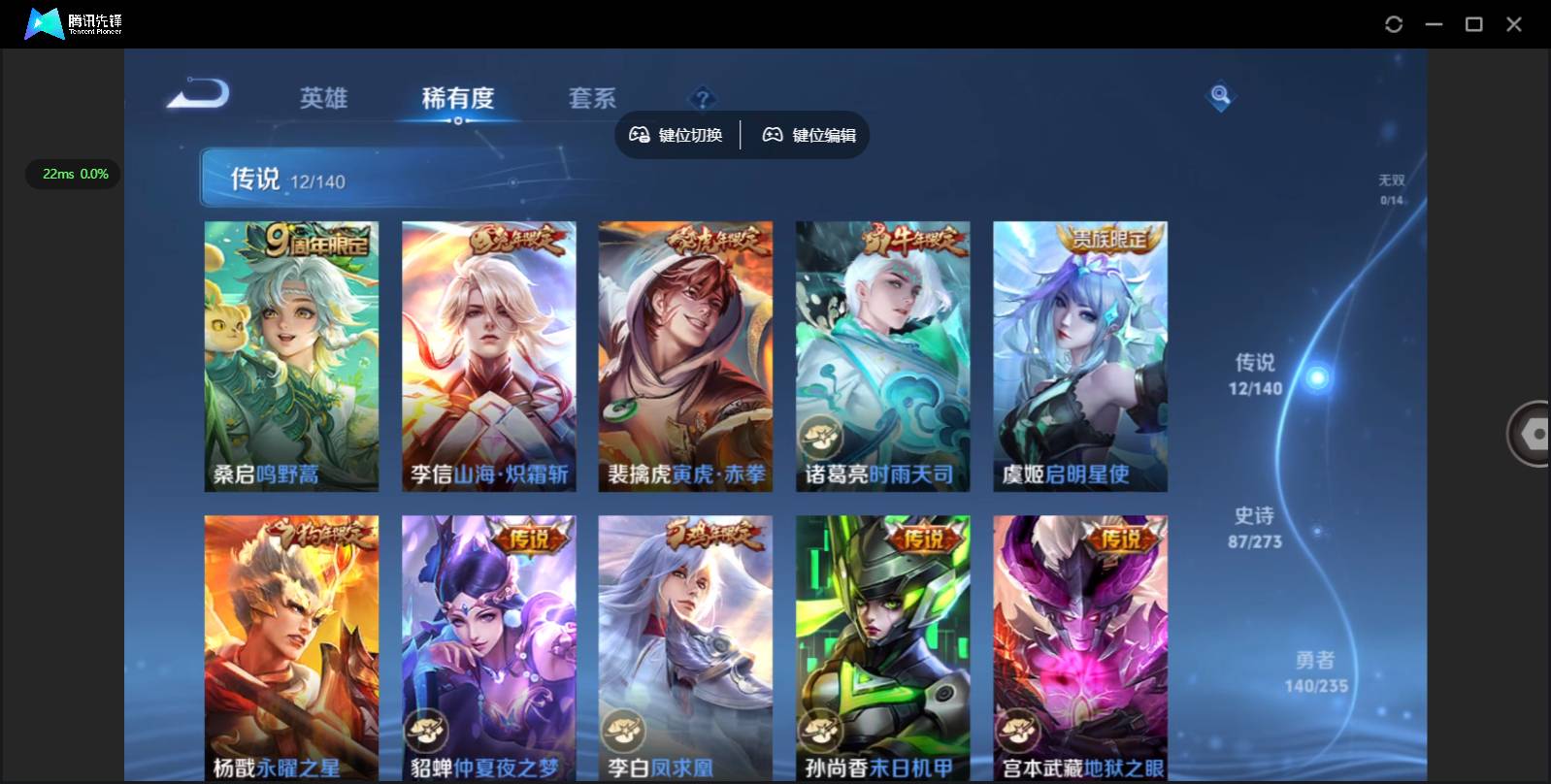
Task: Click the question mark help icon
Action: [702, 96]
